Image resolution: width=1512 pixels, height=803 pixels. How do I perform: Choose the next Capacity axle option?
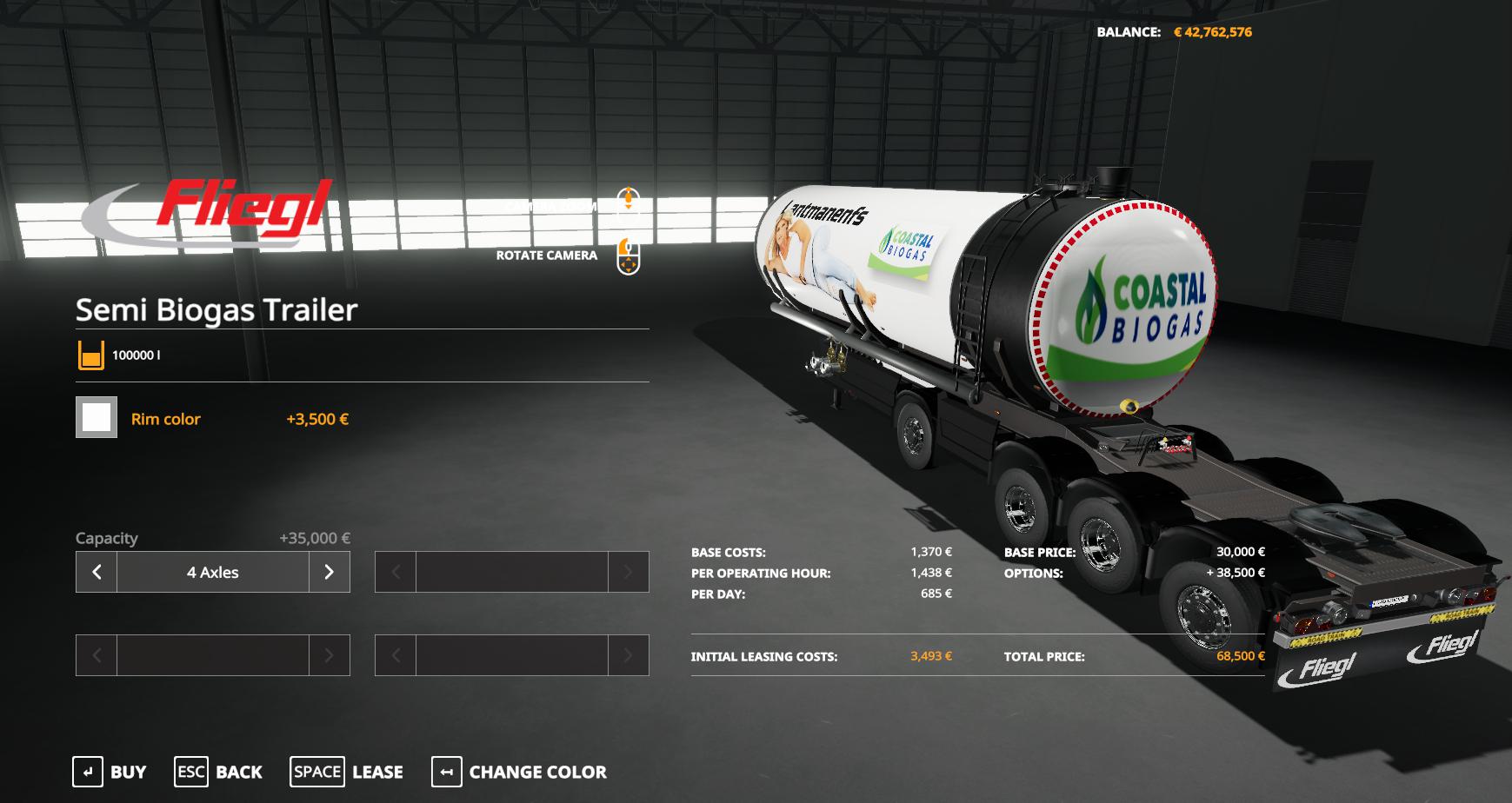330,572
